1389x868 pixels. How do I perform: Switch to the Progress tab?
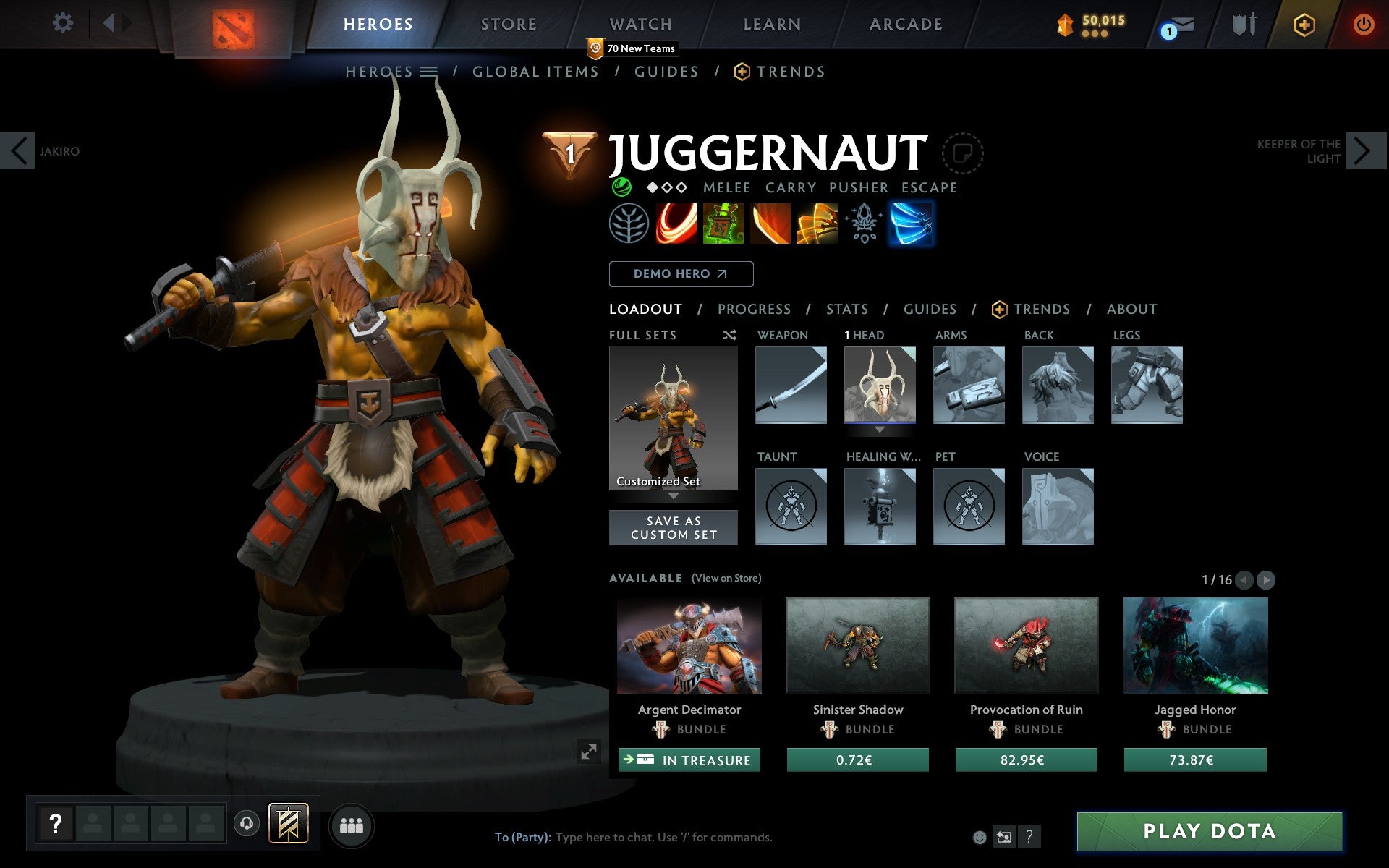point(754,309)
